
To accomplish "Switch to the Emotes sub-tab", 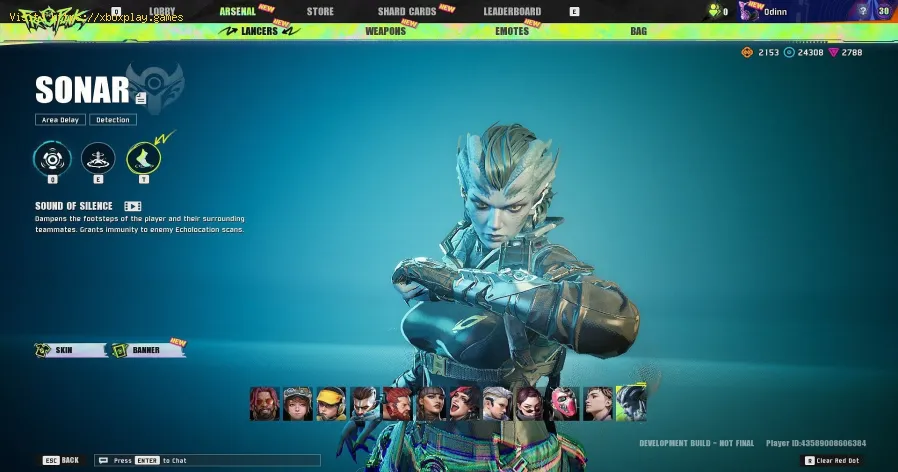I will click(512, 31).
